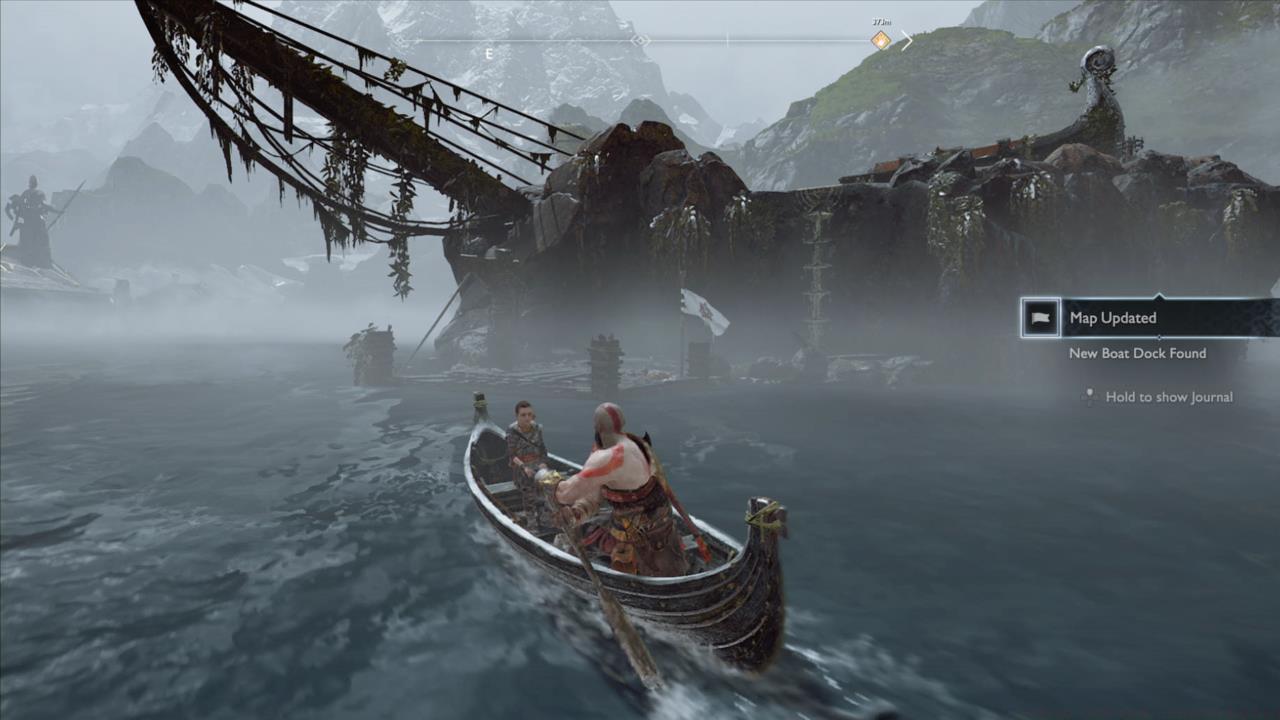Collapse the notification via its top arrow notch
1280x720 pixels.
(1160, 295)
